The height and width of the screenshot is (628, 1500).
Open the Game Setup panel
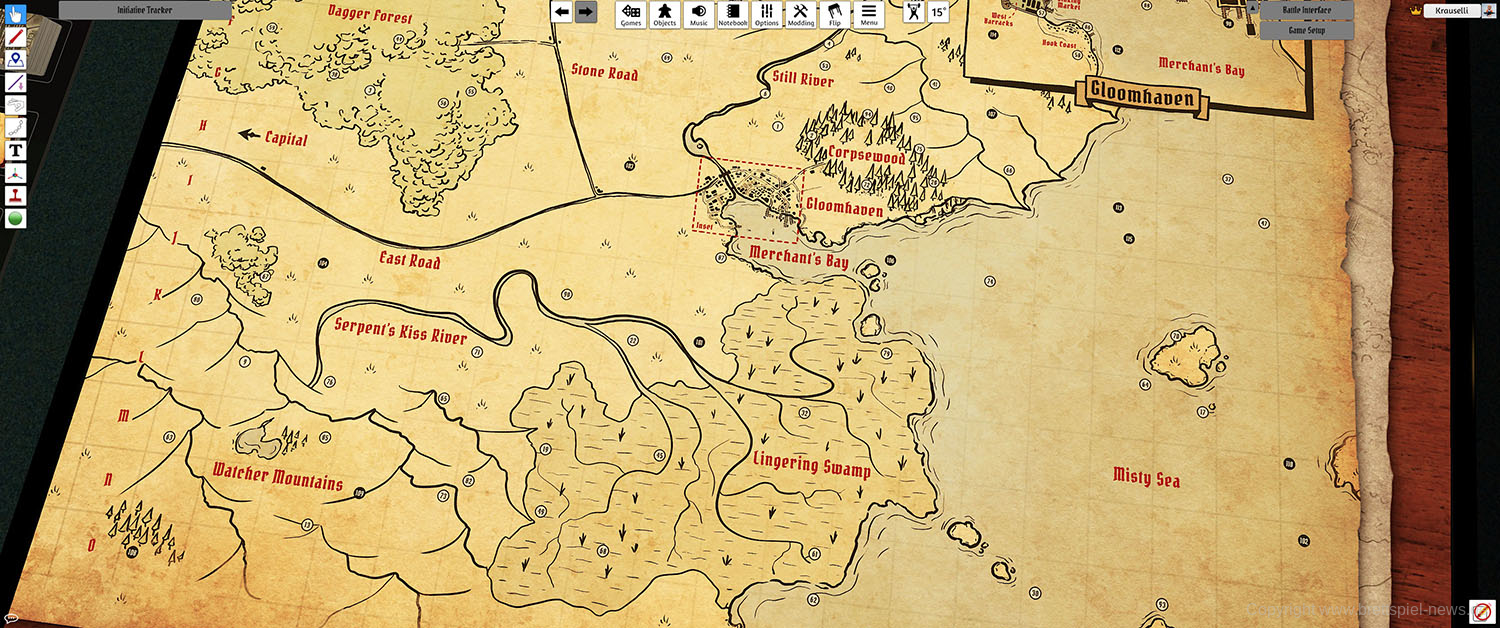(x=1306, y=30)
